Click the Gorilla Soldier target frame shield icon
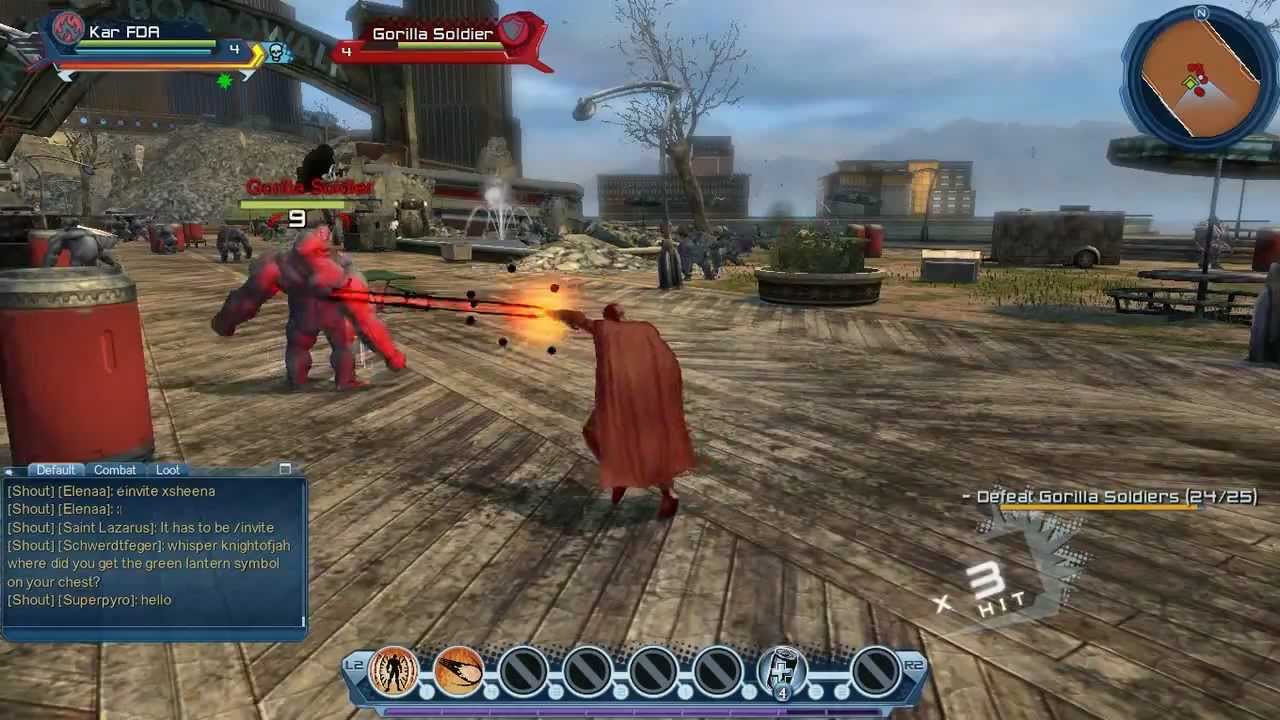 (x=513, y=33)
